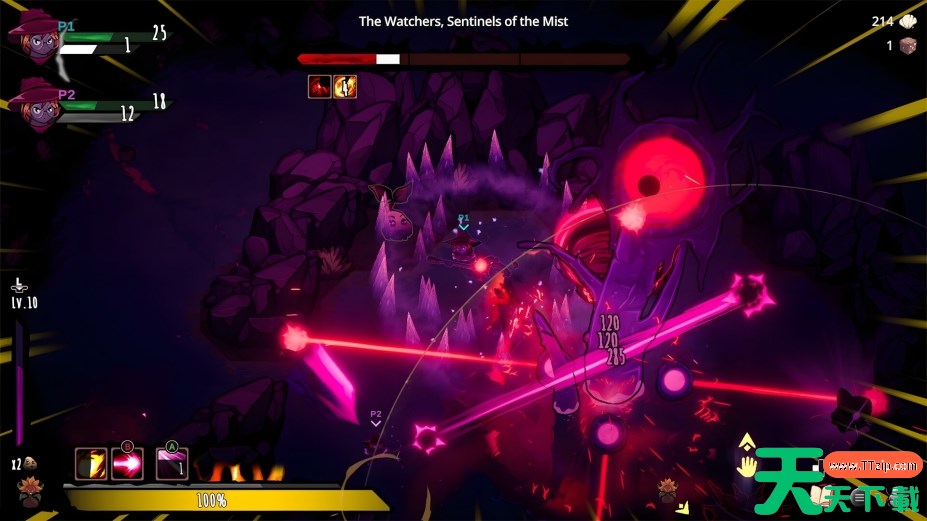Activate the yellow slash attack ability
This screenshot has width=927, height=521.
(x=91, y=464)
